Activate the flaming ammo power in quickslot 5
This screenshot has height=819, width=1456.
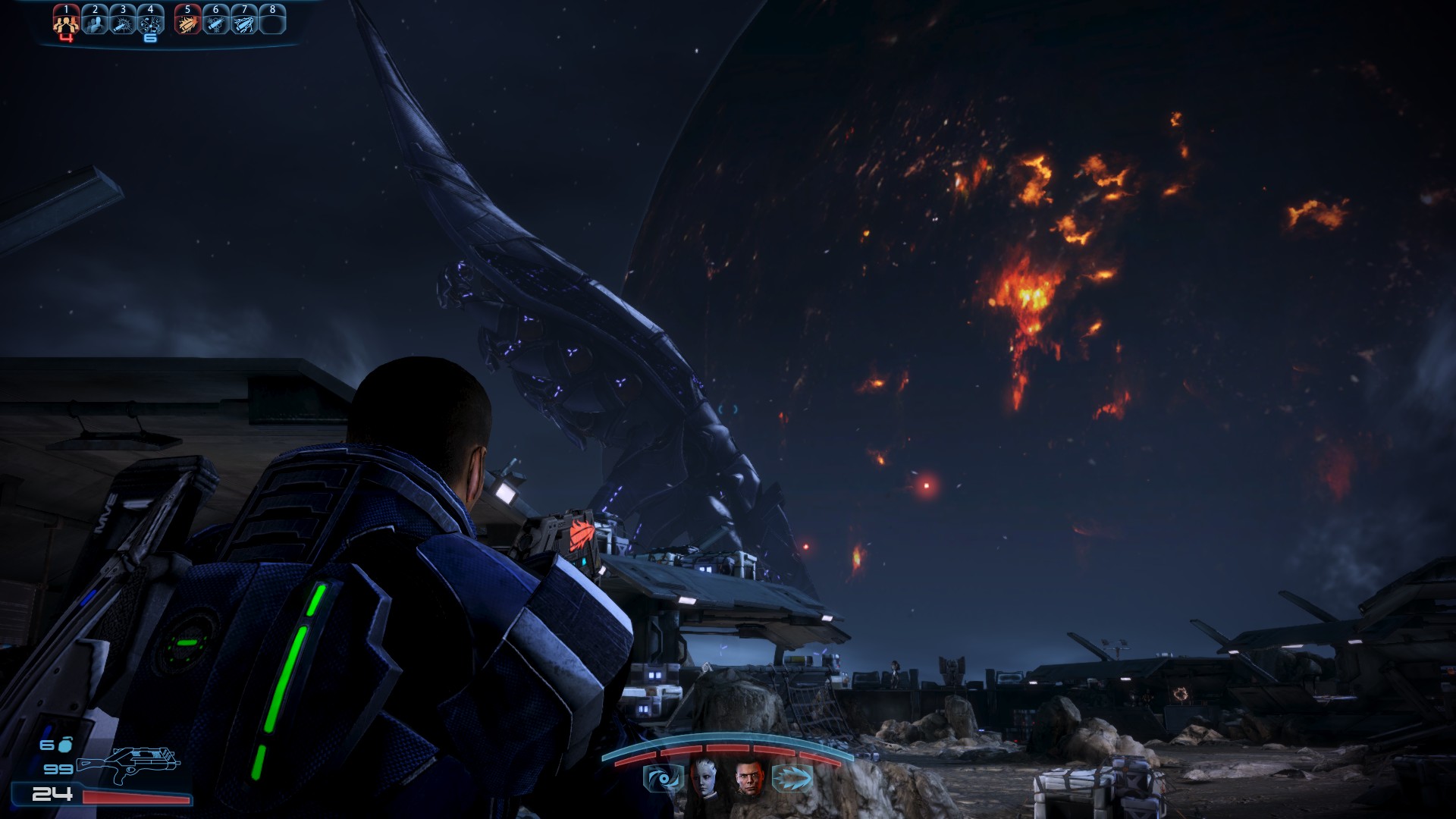tap(187, 21)
